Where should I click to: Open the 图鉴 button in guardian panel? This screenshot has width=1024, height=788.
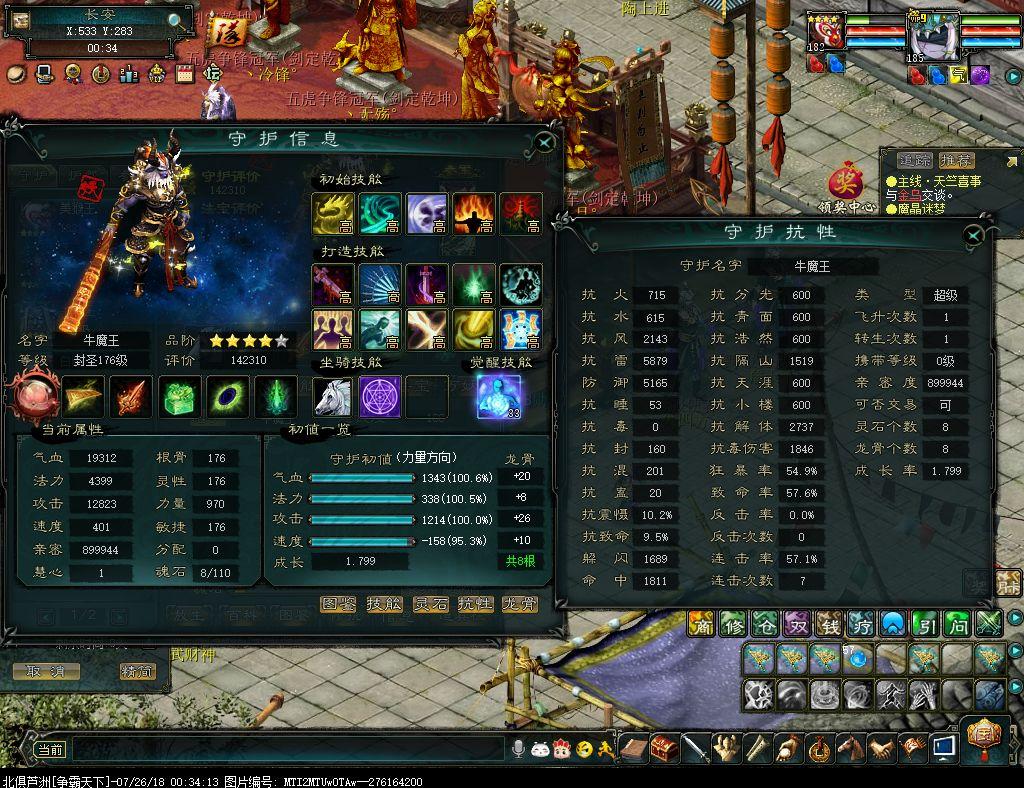coord(338,604)
